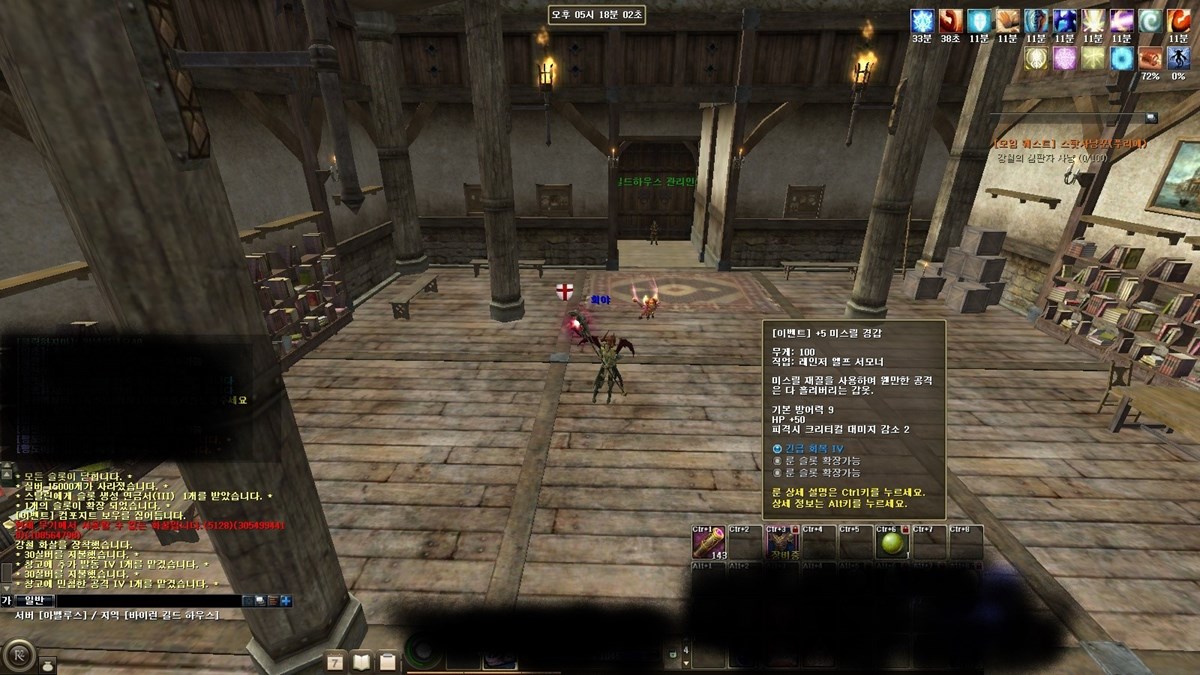
Task: Click the 모임 퀘스트 quest tracker entry
Action: click(x=1068, y=143)
